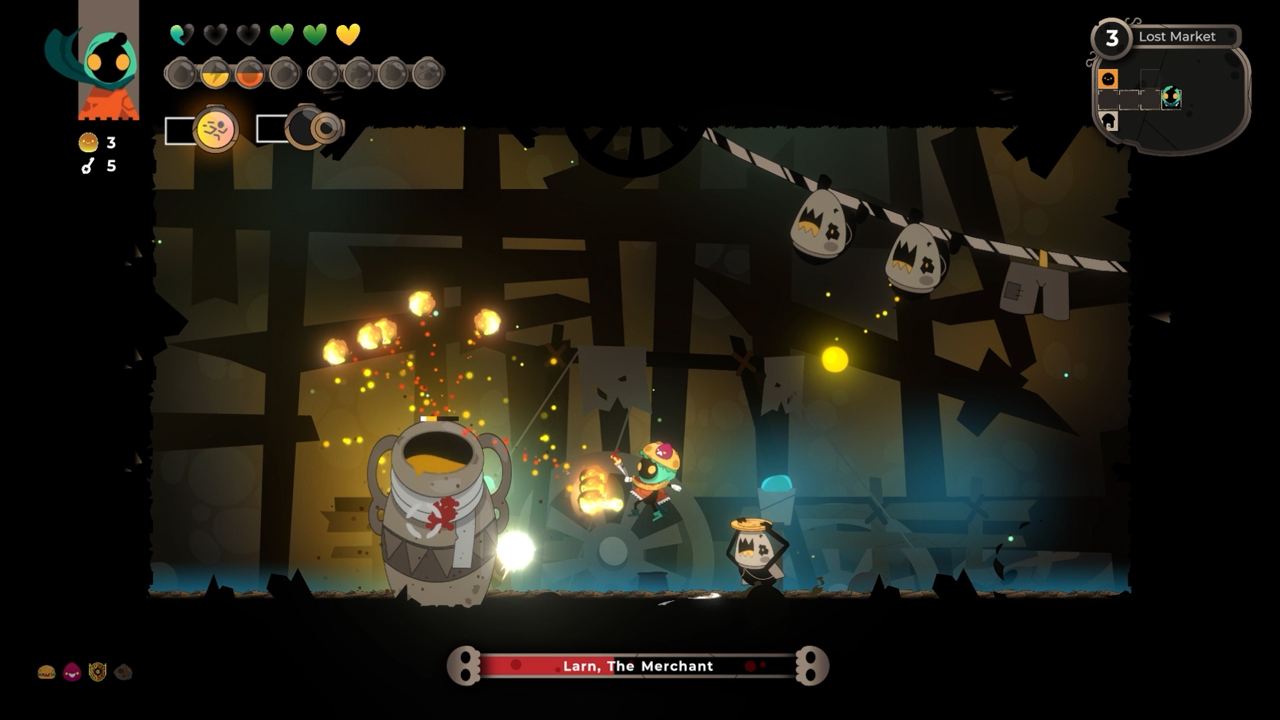Click the player marker on the minimap

pyautogui.click(x=1171, y=97)
